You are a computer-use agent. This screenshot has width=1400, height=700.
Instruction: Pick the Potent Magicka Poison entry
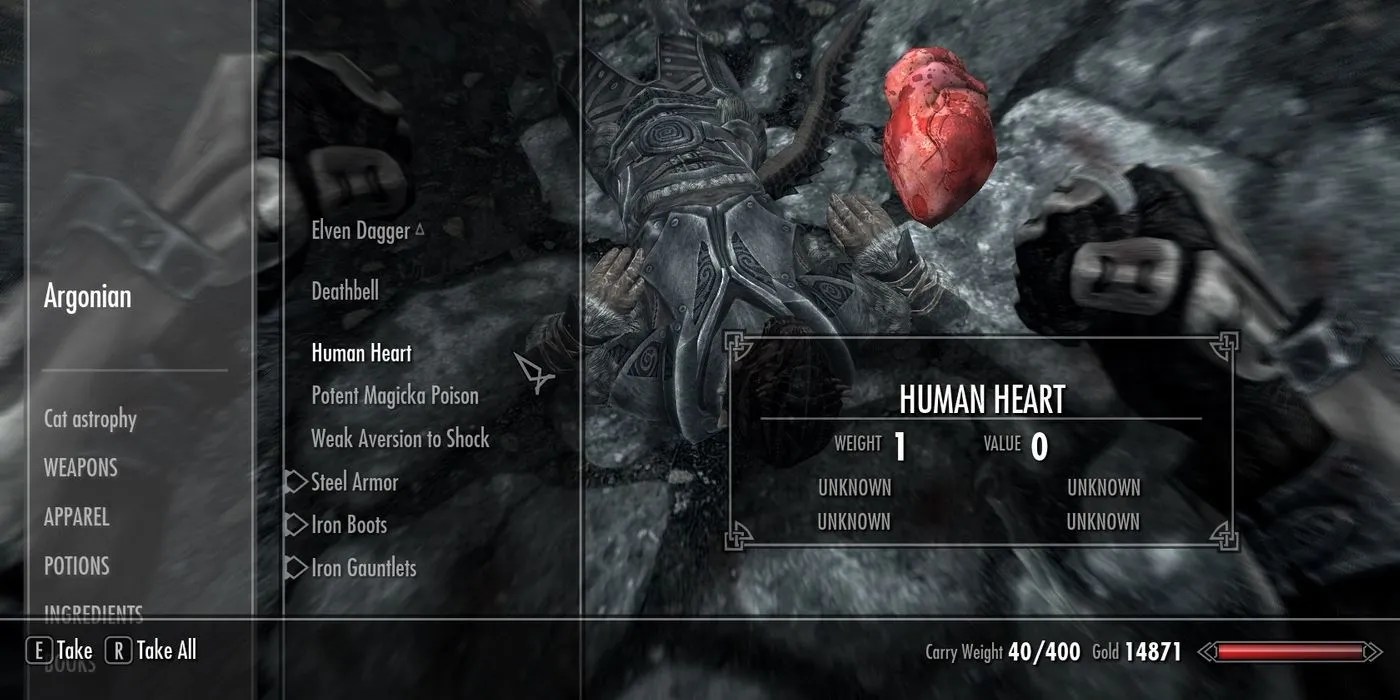tap(395, 396)
